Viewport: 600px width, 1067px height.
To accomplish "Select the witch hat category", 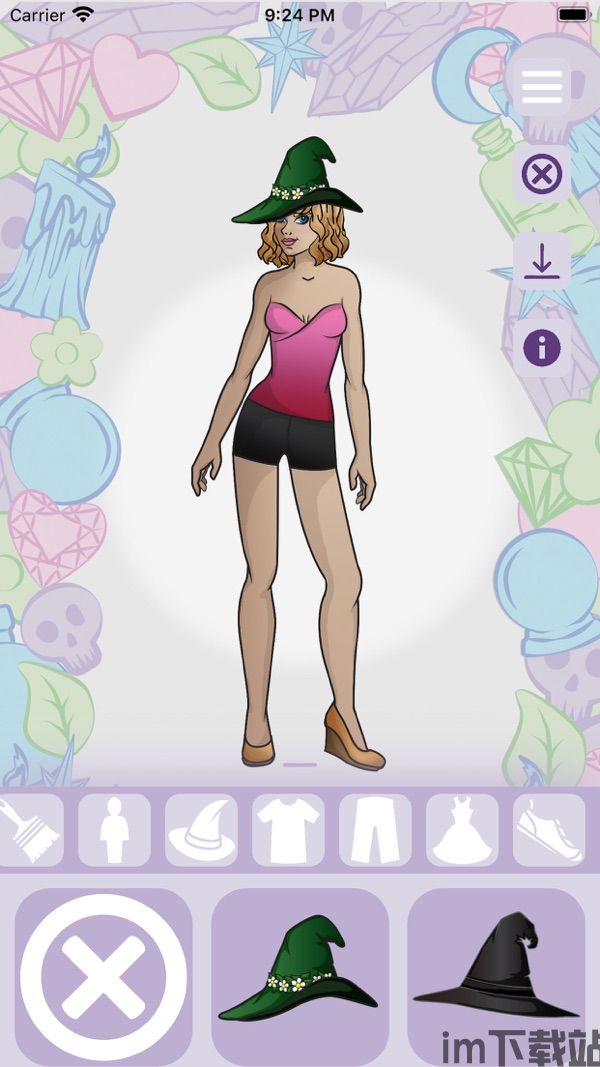I will 201,829.
